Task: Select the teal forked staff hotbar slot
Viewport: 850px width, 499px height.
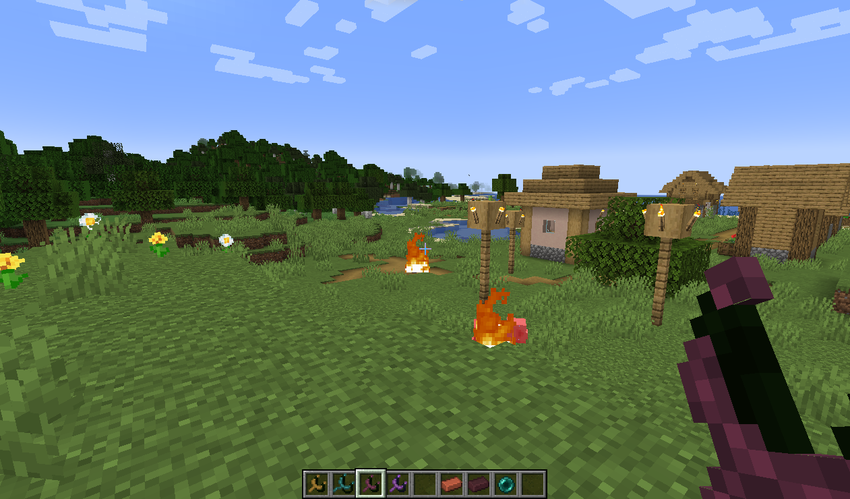Action: (344, 484)
